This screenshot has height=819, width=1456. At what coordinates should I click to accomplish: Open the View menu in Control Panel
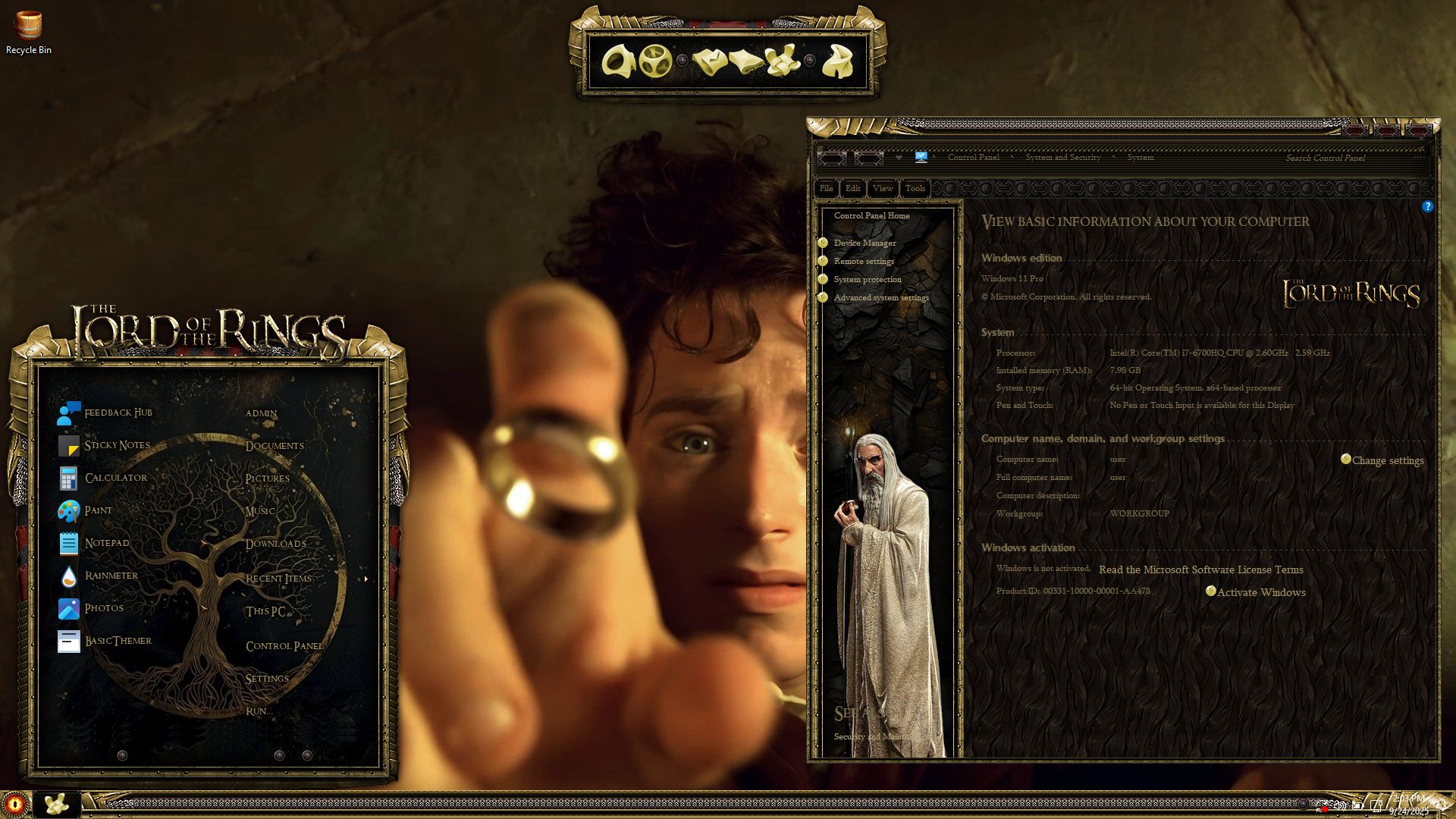click(x=882, y=188)
